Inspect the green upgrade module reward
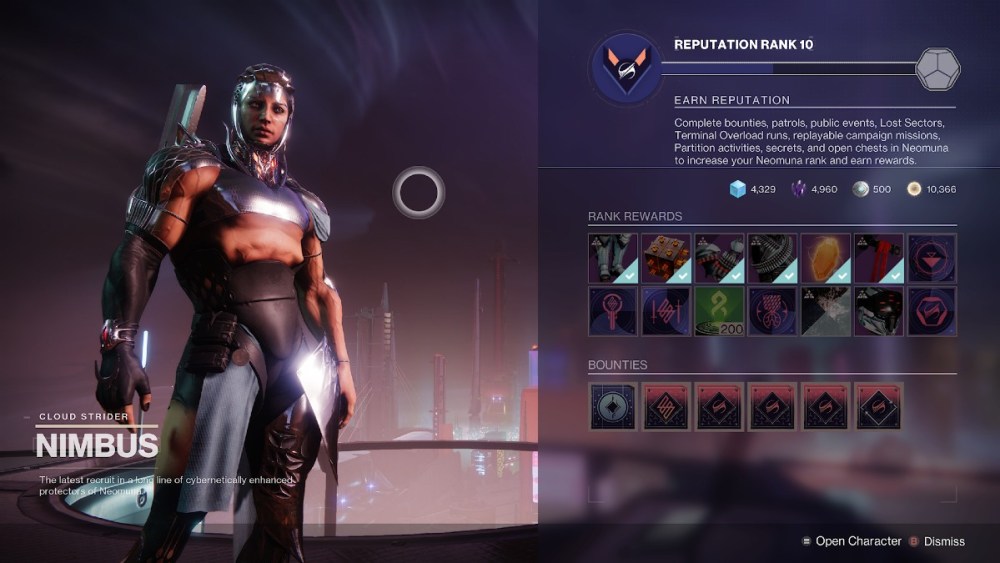The width and height of the screenshot is (1000, 563). pos(719,311)
